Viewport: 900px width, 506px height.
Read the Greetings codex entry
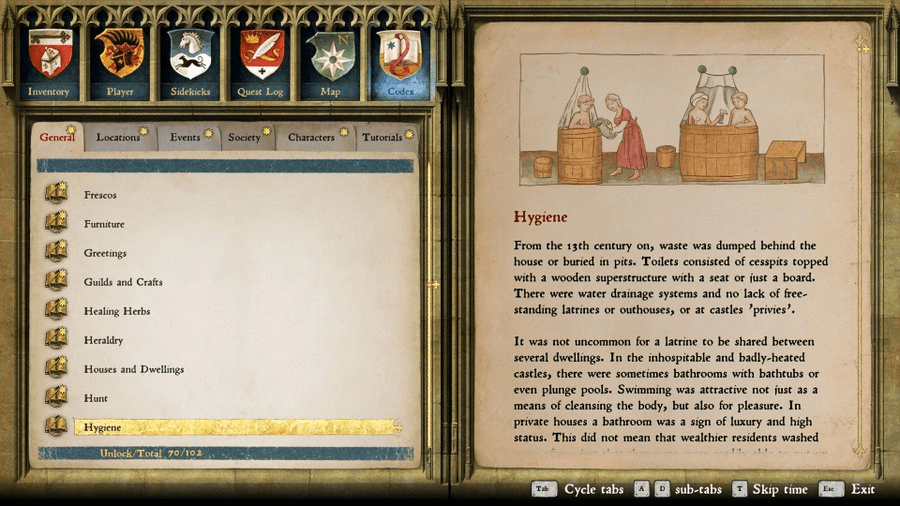tap(105, 253)
